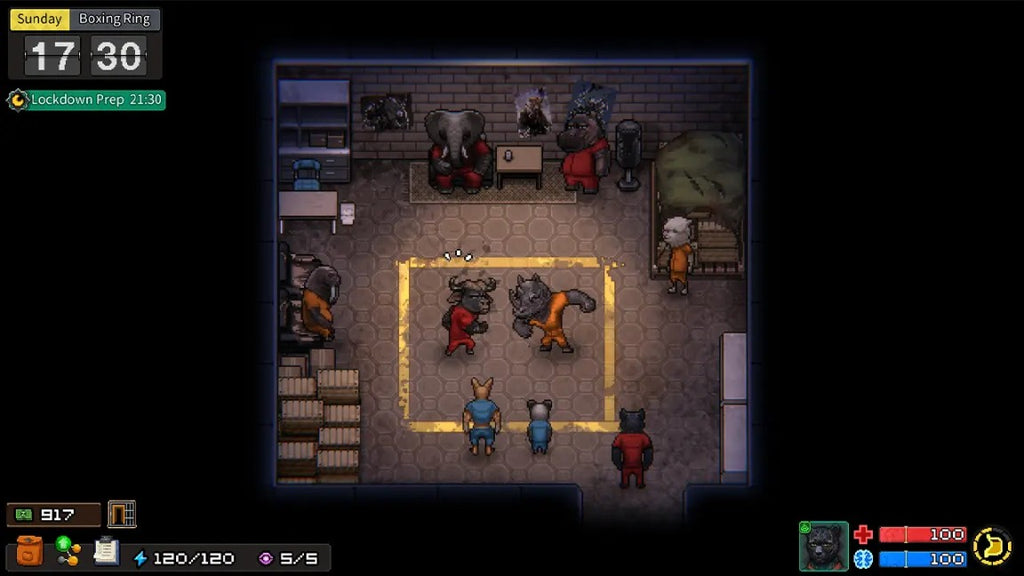Image resolution: width=1024 pixels, height=576 pixels.
Task: Select the black panther character portrait
Action: [823, 546]
